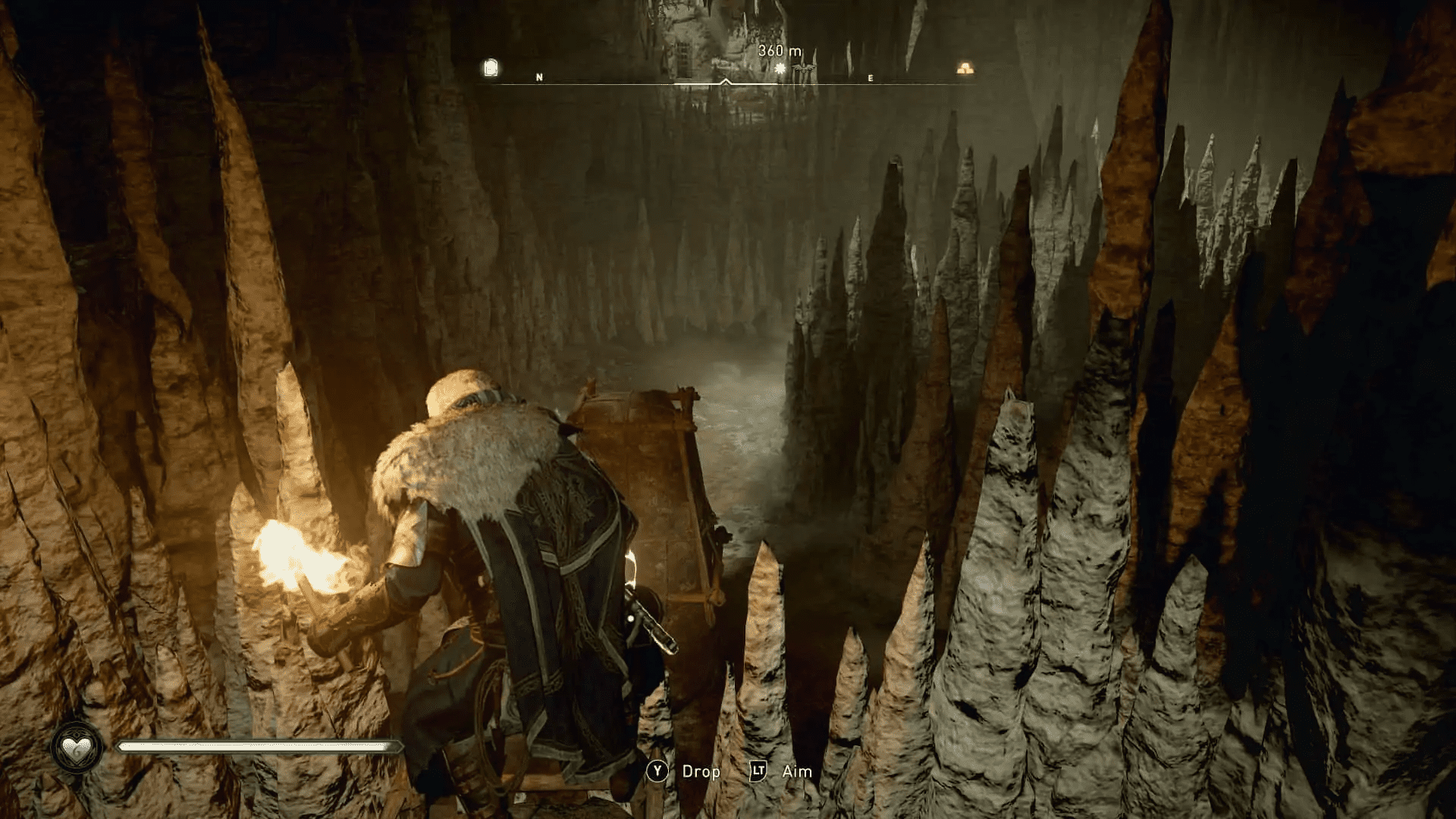Select the gold bars wealth icon on the compass
The width and height of the screenshot is (1456, 819).
point(965,68)
